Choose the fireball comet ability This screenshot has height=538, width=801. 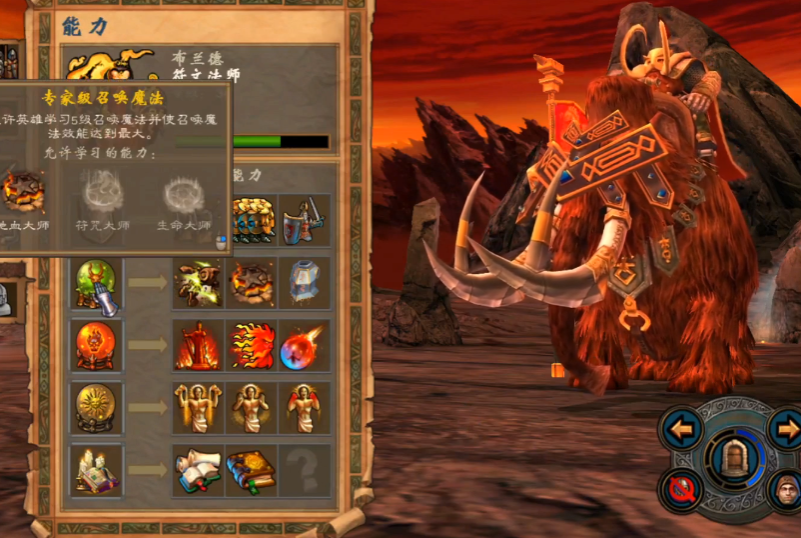(x=304, y=345)
